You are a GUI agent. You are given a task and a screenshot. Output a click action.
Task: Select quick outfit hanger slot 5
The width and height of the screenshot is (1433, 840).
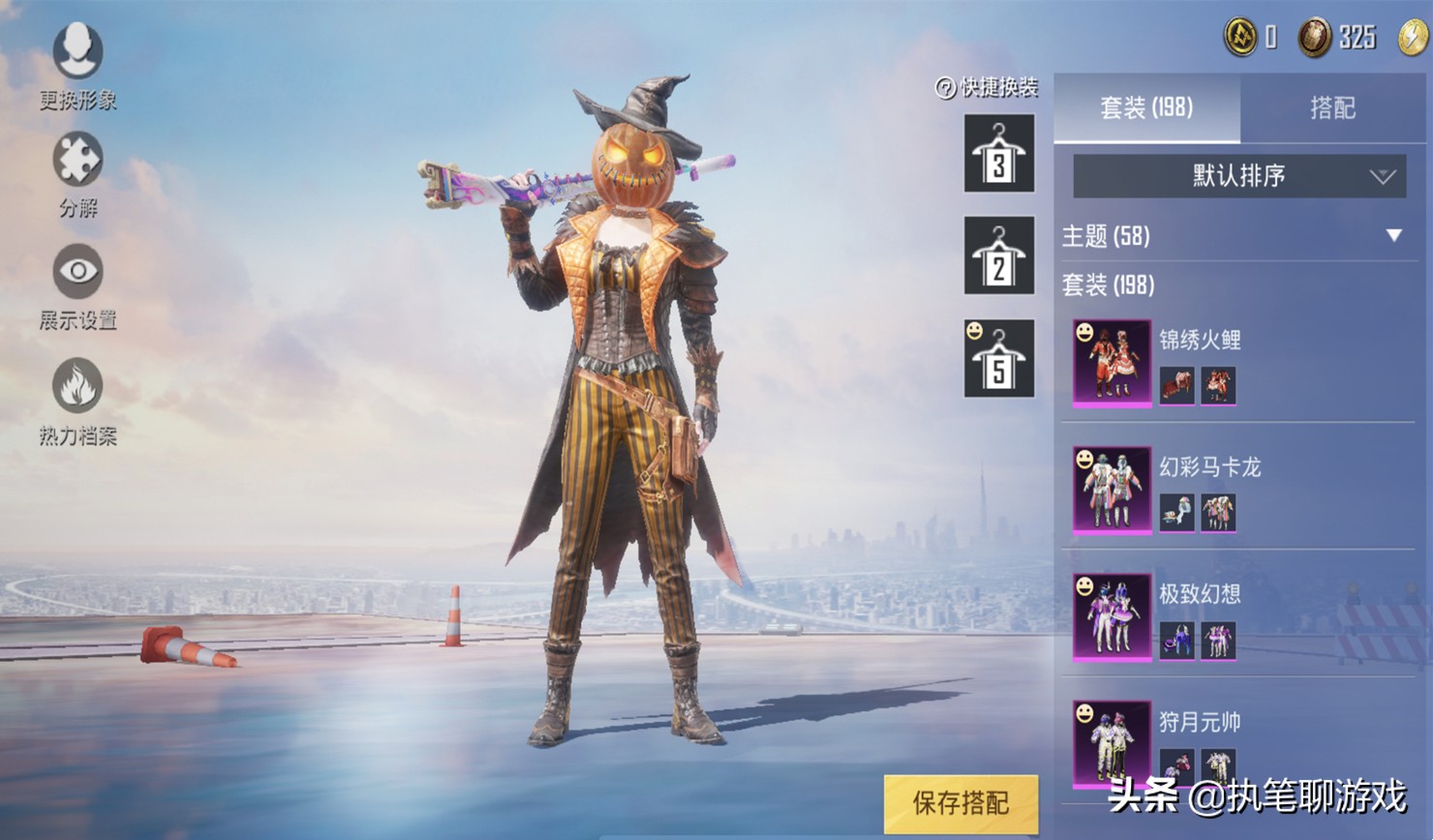(x=999, y=359)
